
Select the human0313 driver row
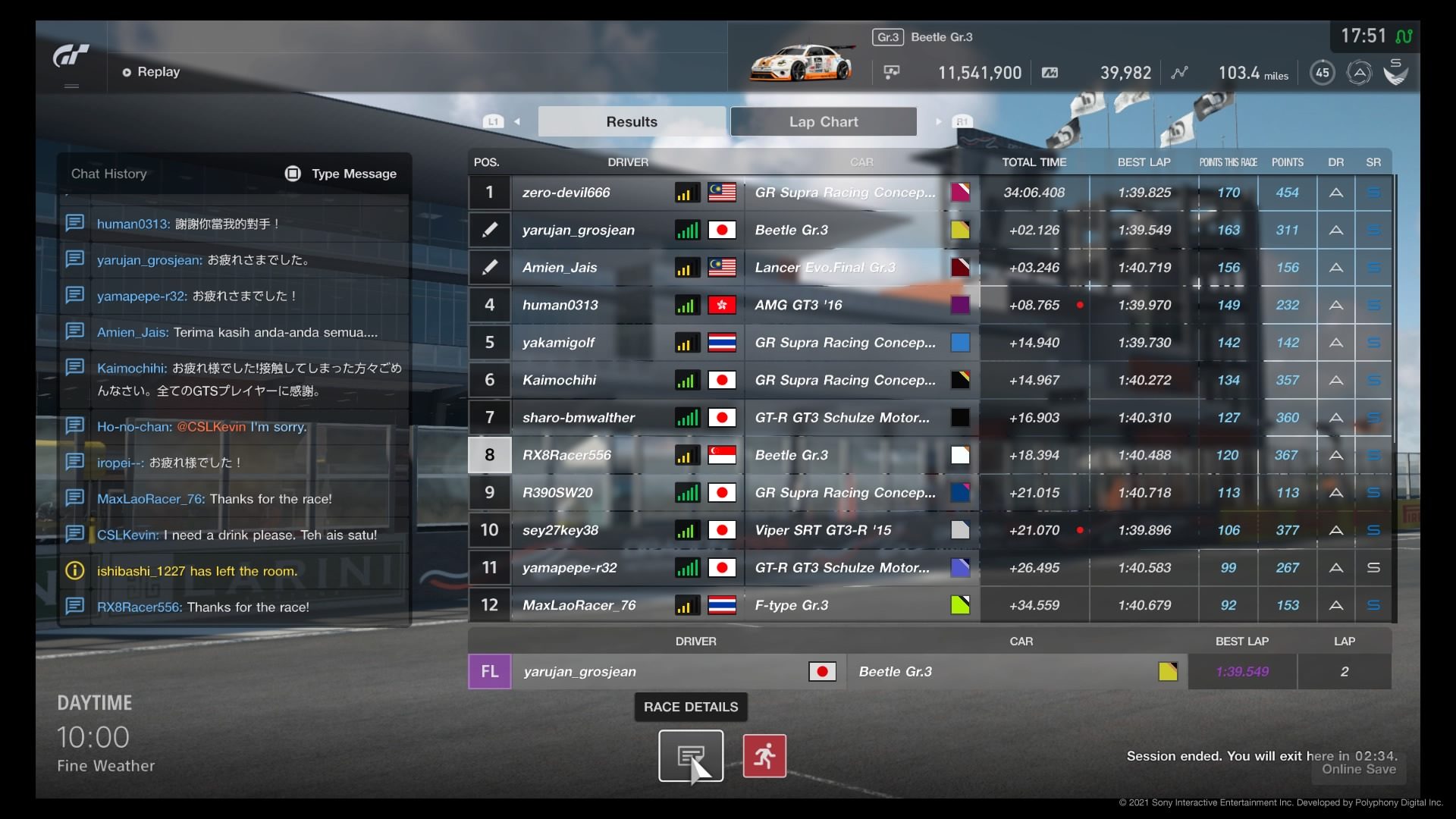pyautogui.click(x=560, y=305)
